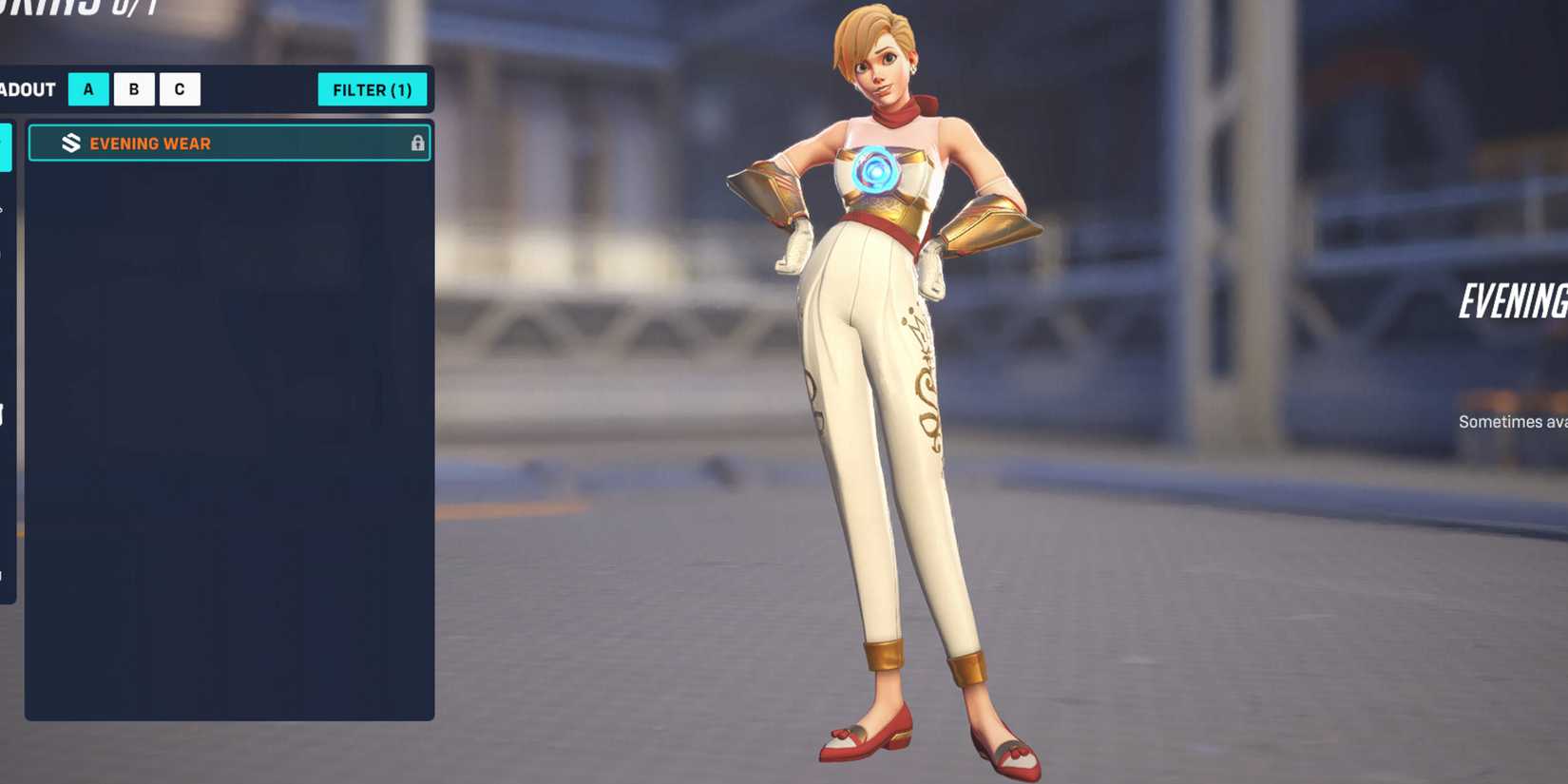The height and width of the screenshot is (784, 1568).
Task: Toggle the active loadout A tab
Action: pyautogui.click(x=87, y=89)
